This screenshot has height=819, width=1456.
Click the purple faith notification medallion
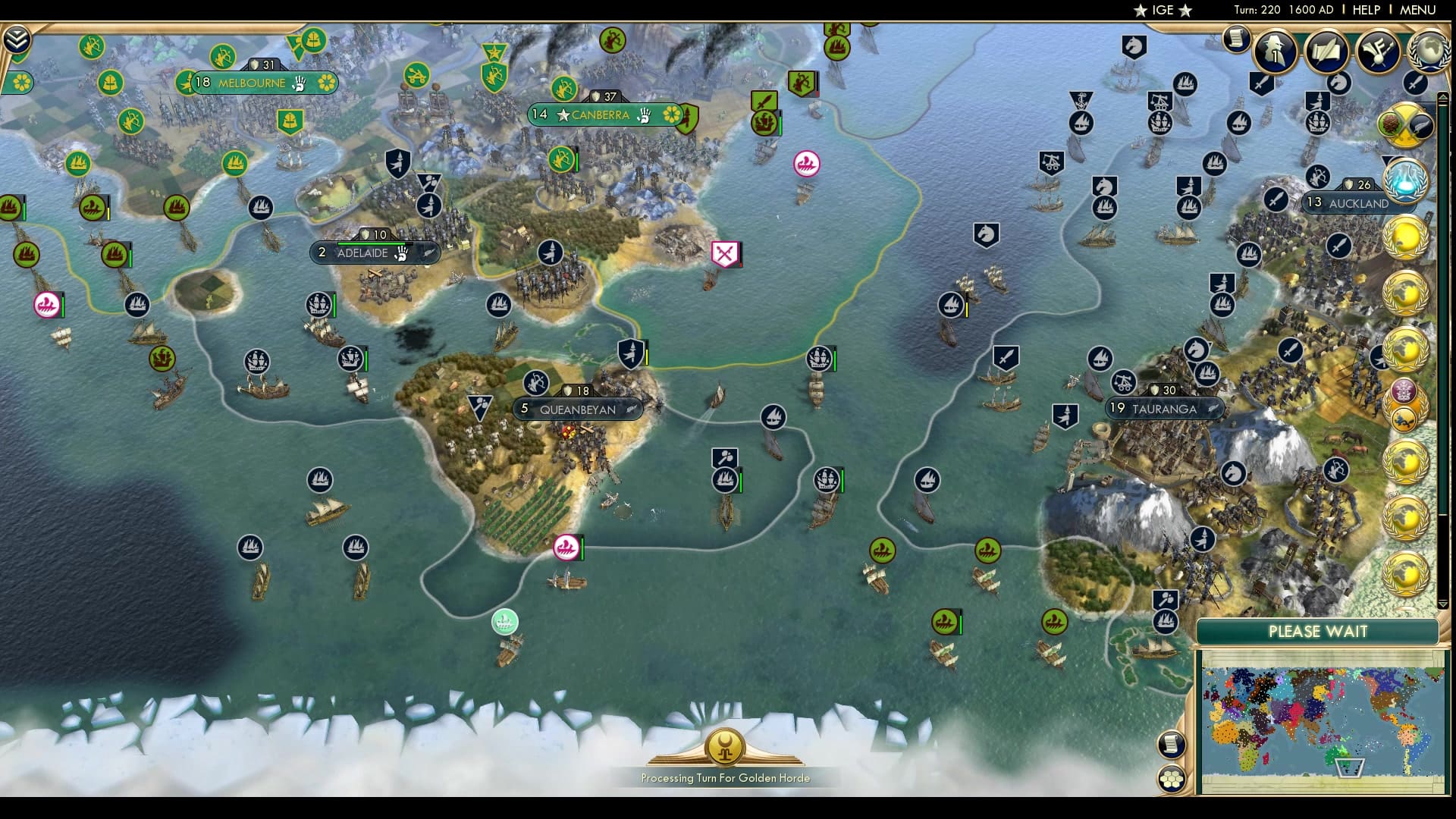[1404, 390]
